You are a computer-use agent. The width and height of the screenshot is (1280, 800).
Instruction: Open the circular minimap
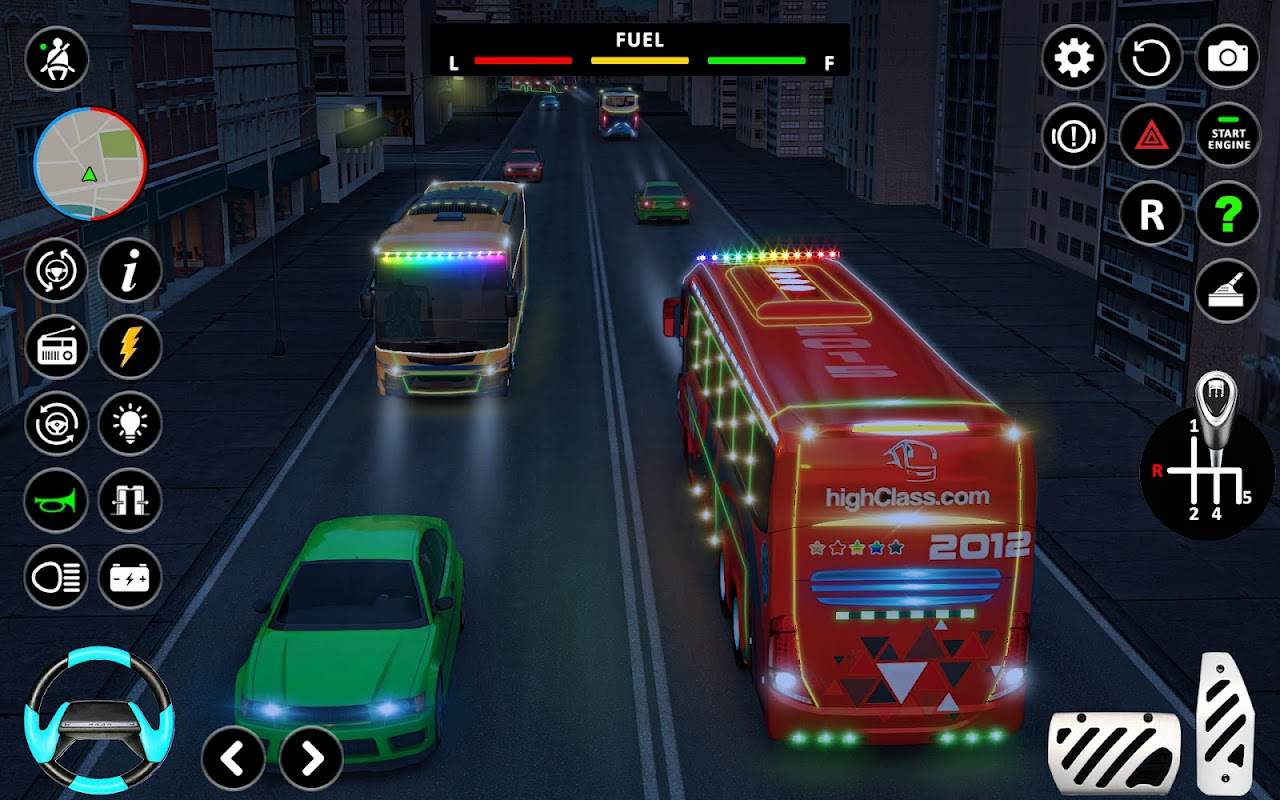tap(90, 163)
